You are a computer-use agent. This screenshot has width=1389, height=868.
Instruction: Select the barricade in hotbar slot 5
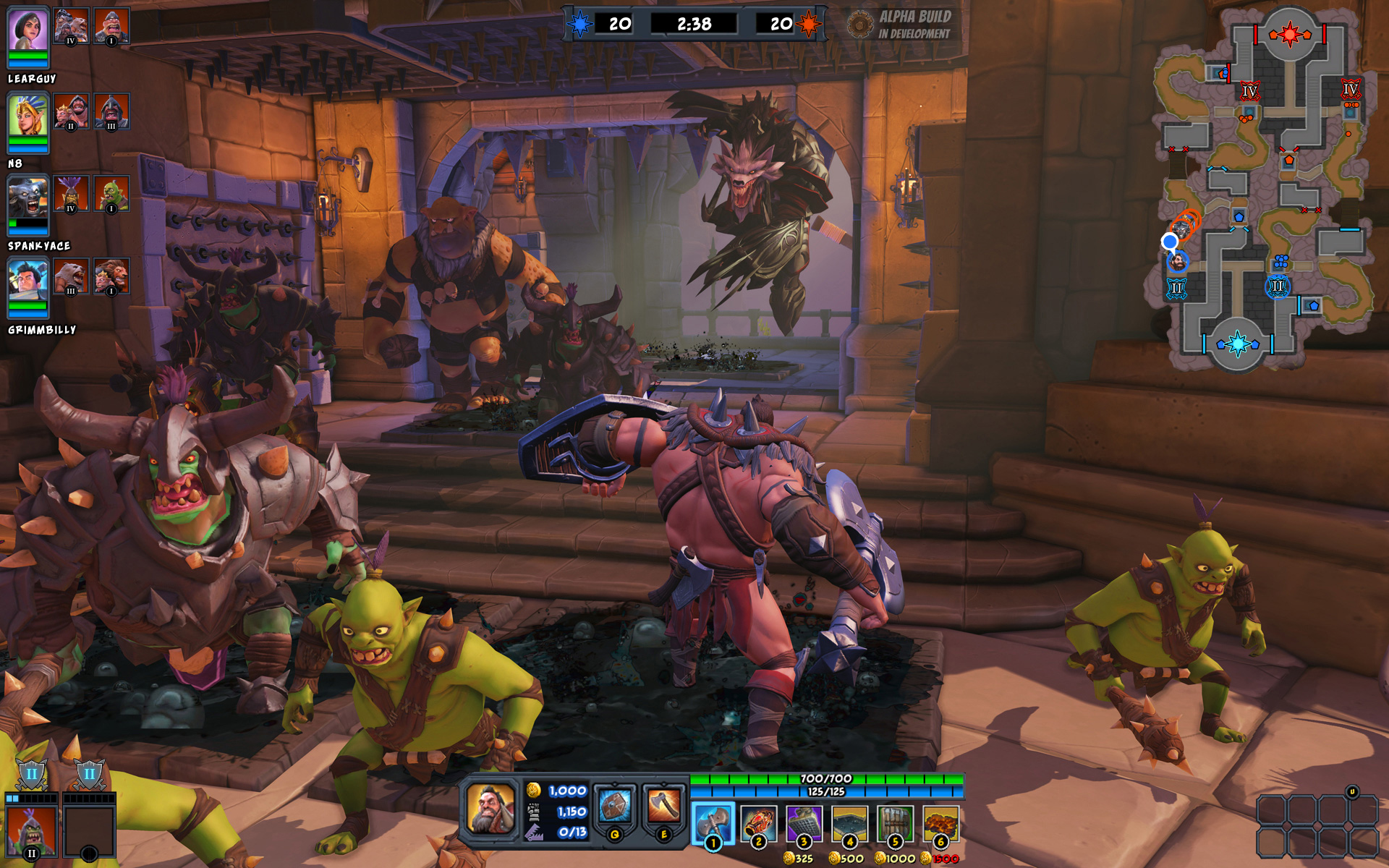tap(894, 821)
